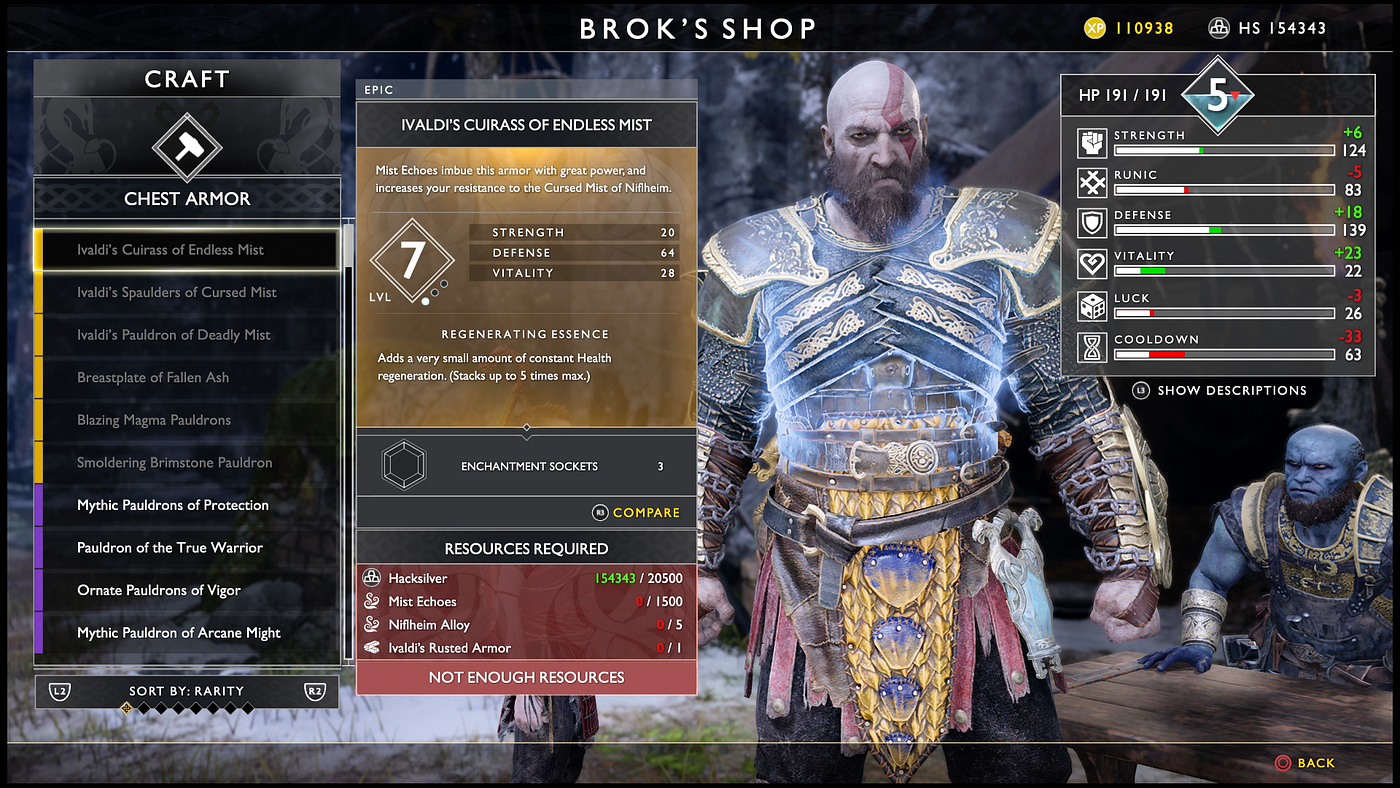Choose Smoldering Brimstone Pauldron
Image resolution: width=1400 pixels, height=788 pixels.
(x=187, y=462)
